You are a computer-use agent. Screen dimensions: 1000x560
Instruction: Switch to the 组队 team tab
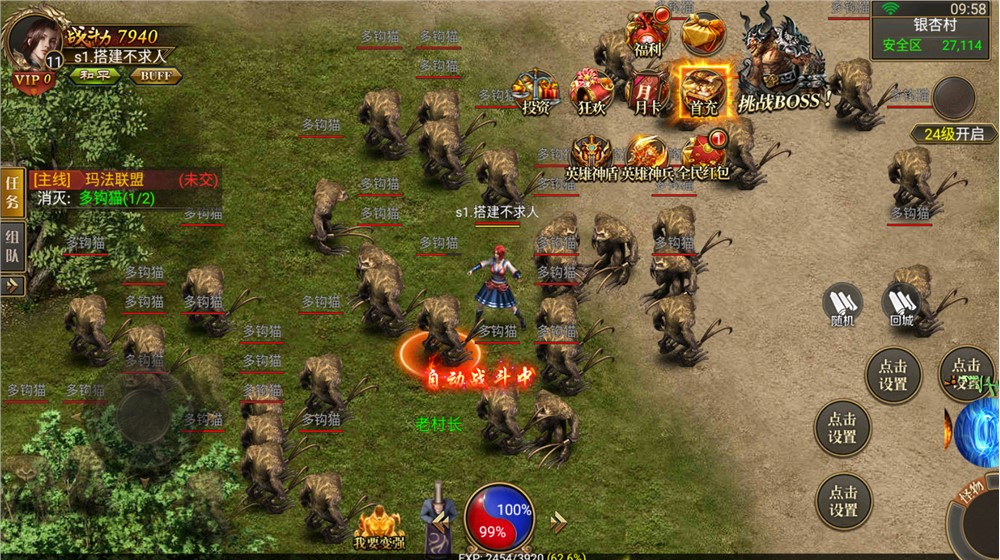[12, 246]
